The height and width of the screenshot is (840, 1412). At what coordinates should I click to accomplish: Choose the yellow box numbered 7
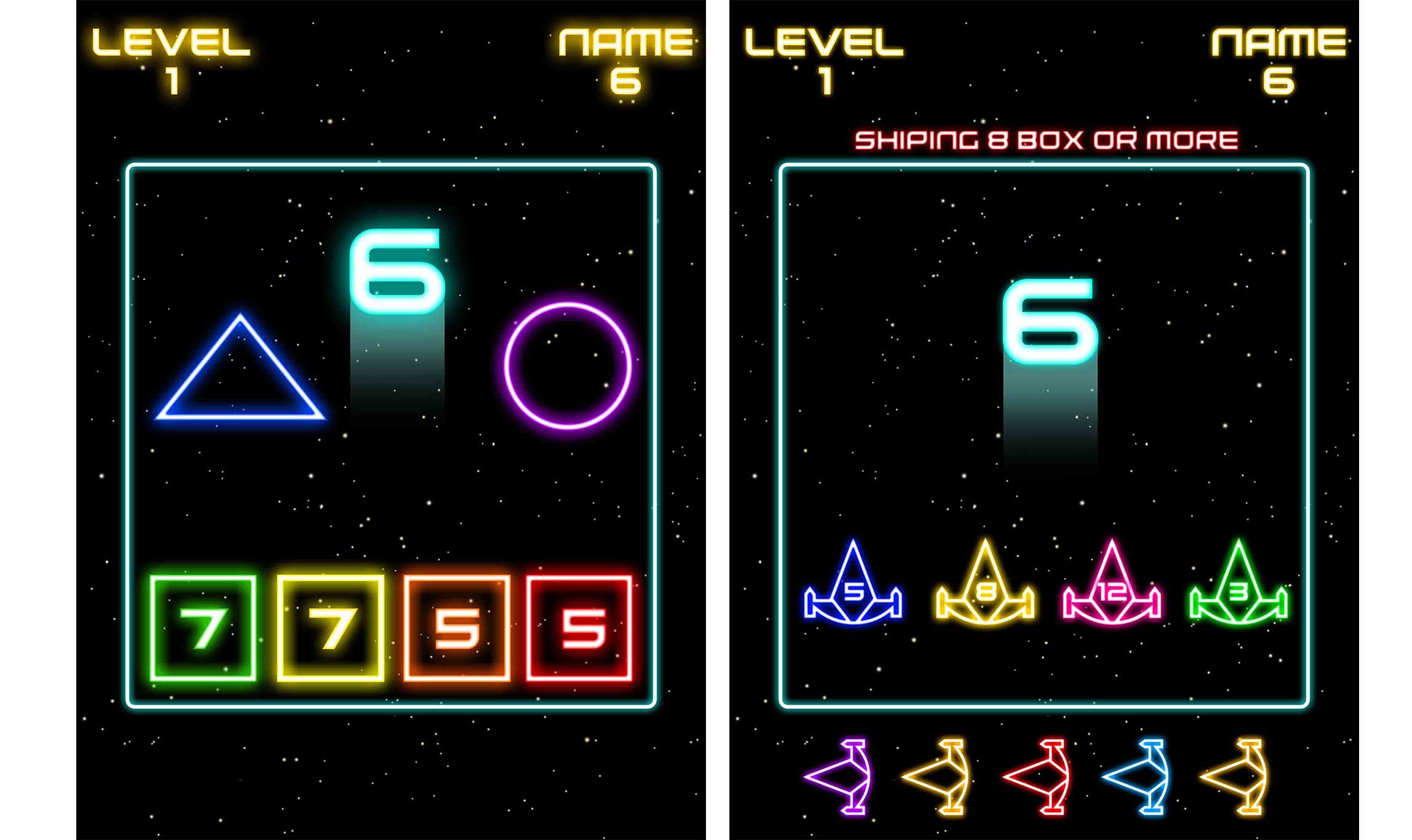[x=330, y=628]
